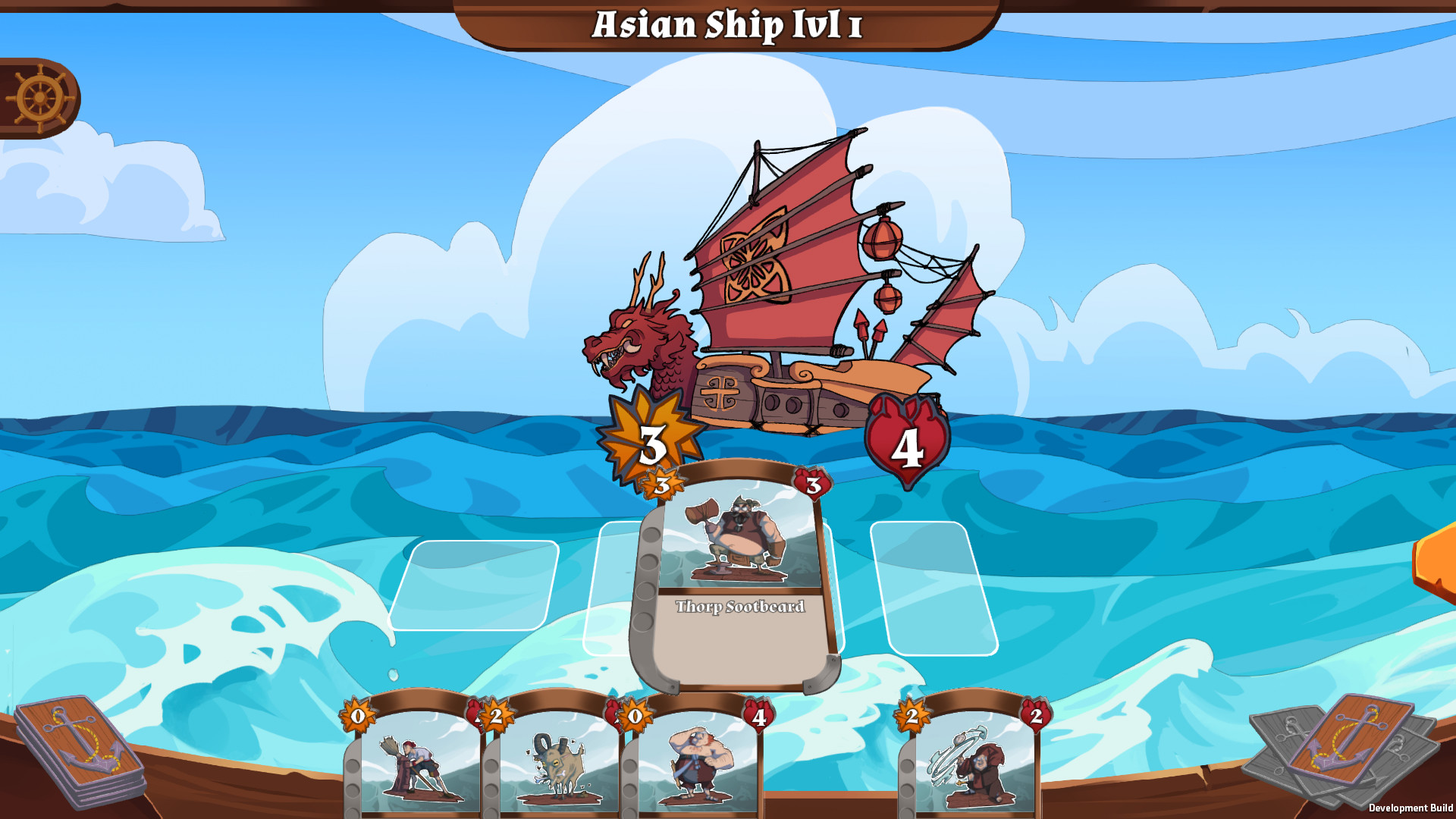Click the draw deck in the bottom-left corner
The height and width of the screenshot is (819, 1456).
click(x=80, y=758)
